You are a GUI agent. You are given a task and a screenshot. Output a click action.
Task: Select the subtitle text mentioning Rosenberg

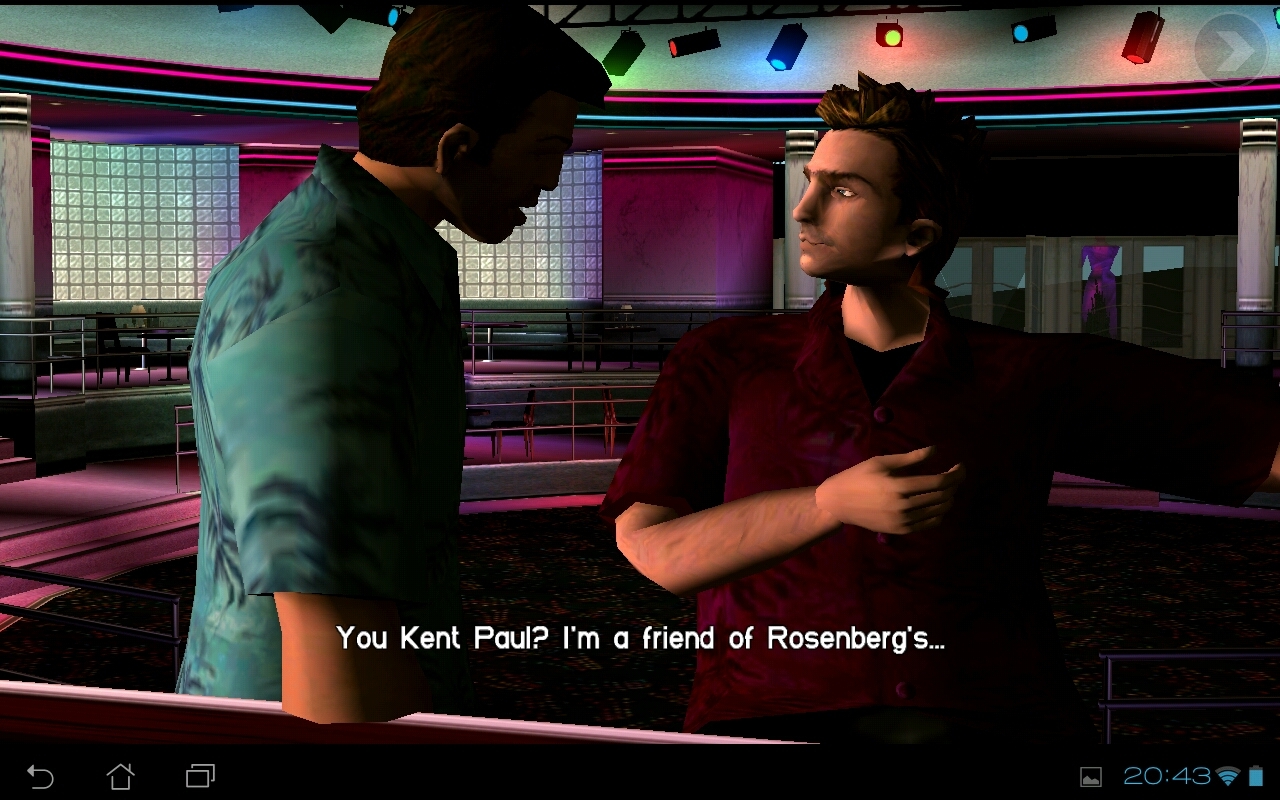[x=640, y=638]
